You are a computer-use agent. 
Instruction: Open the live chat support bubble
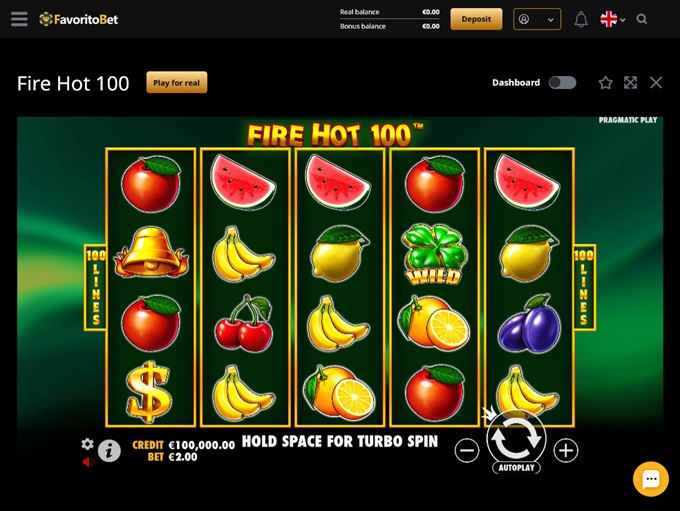[650, 479]
